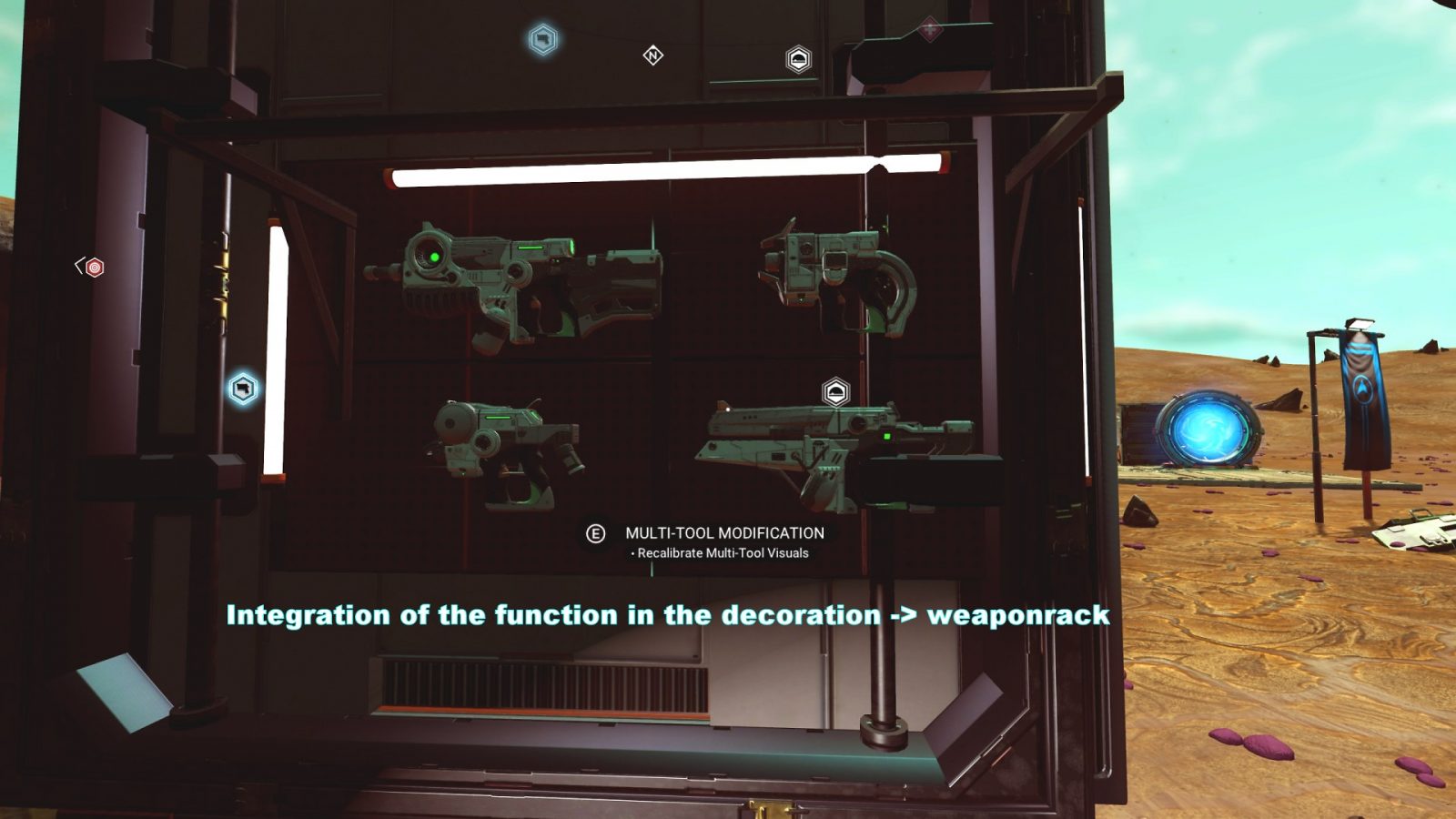
Task: Click the glowing multi-tool marker beside the vertical light
Action: (243, 389)
